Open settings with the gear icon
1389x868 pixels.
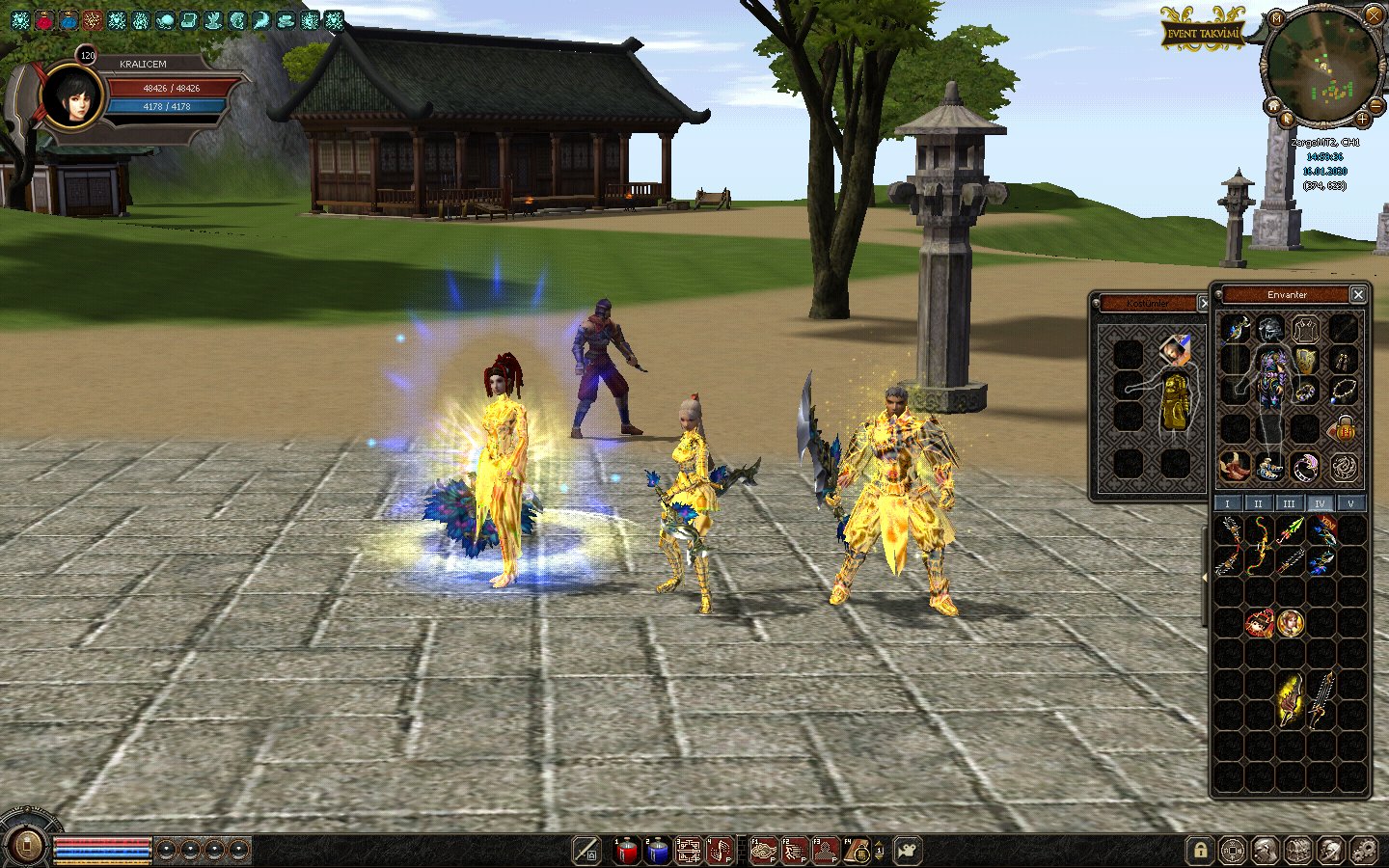click(x=1363, y=851)
